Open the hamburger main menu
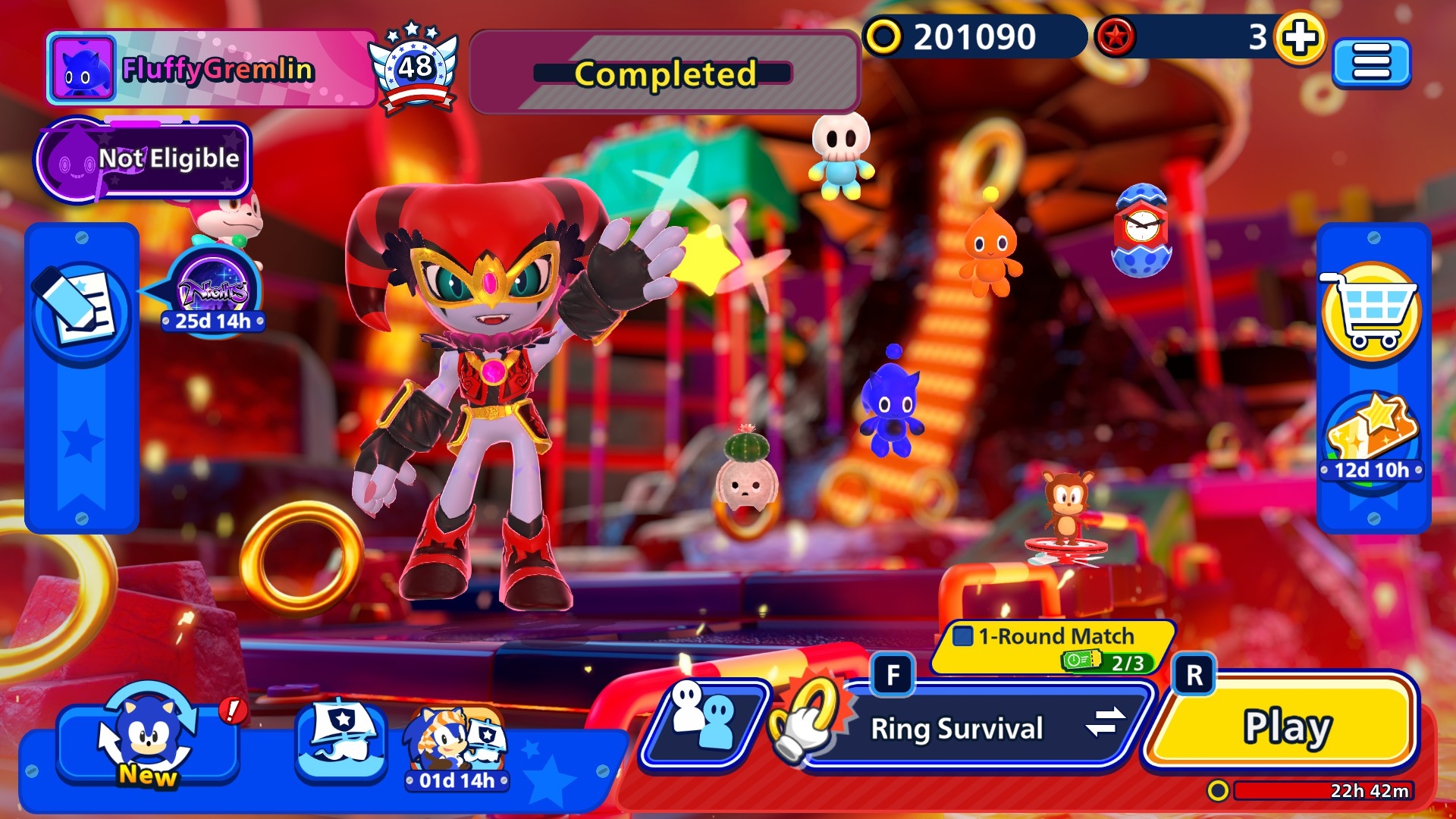 (x=1371, y=62)
